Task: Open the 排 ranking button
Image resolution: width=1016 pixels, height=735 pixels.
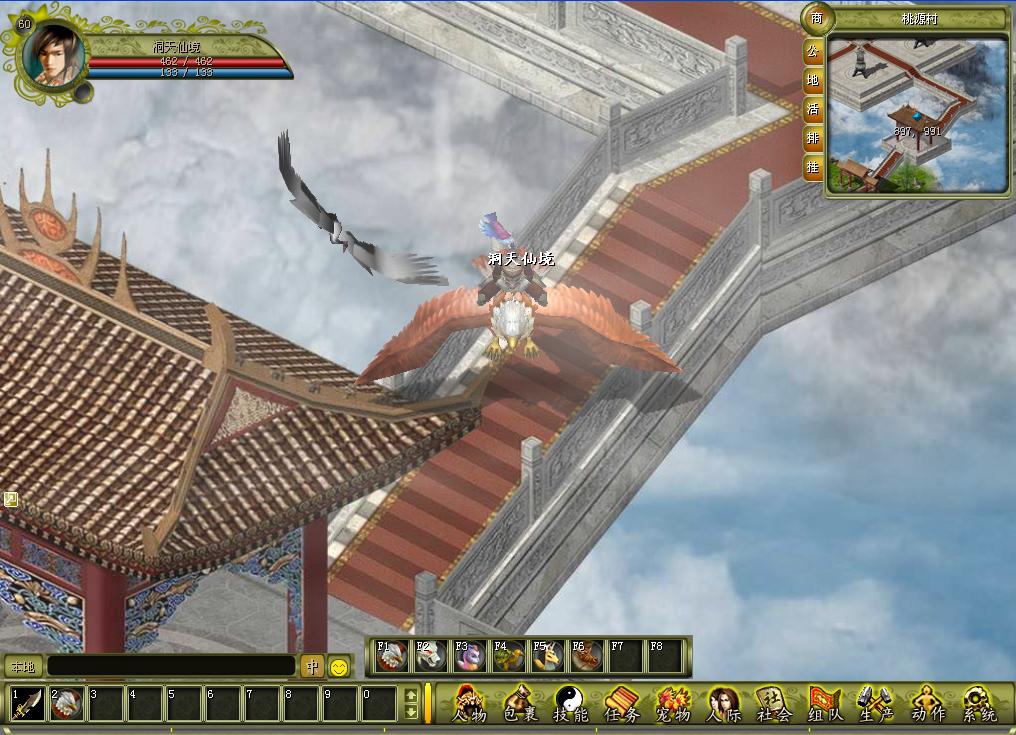Action: (814, 137)
